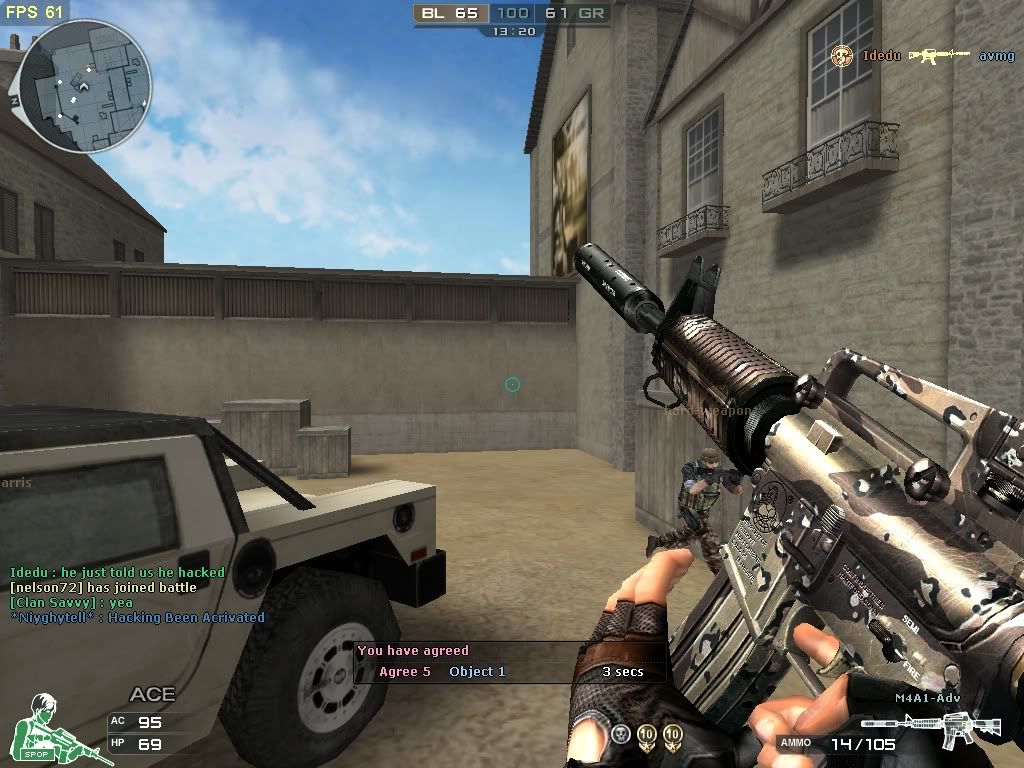Click Idedu's chat message about hacking
1024x768 pixels.
tap(117, 573)
